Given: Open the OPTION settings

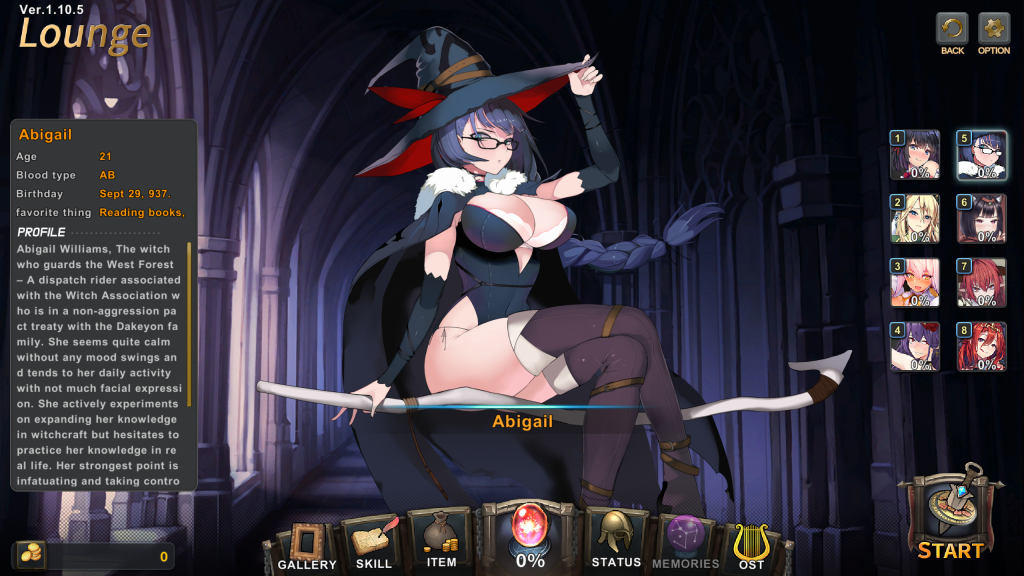Looking at the screenshot, I should pyautogui.click(x=994, y=28).
